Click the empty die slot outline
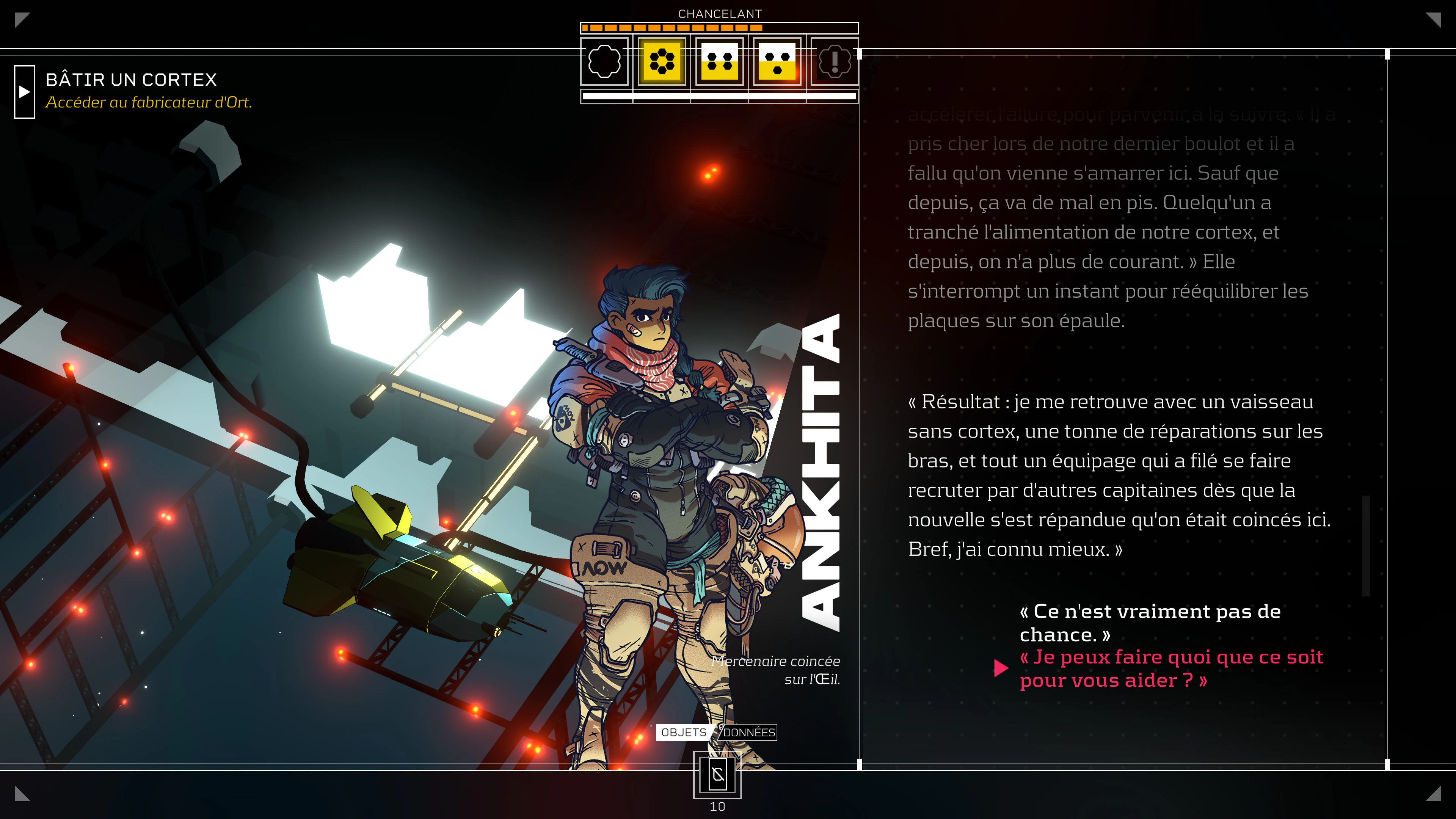This screenshot has height=819, width=1456. (604, 61)
